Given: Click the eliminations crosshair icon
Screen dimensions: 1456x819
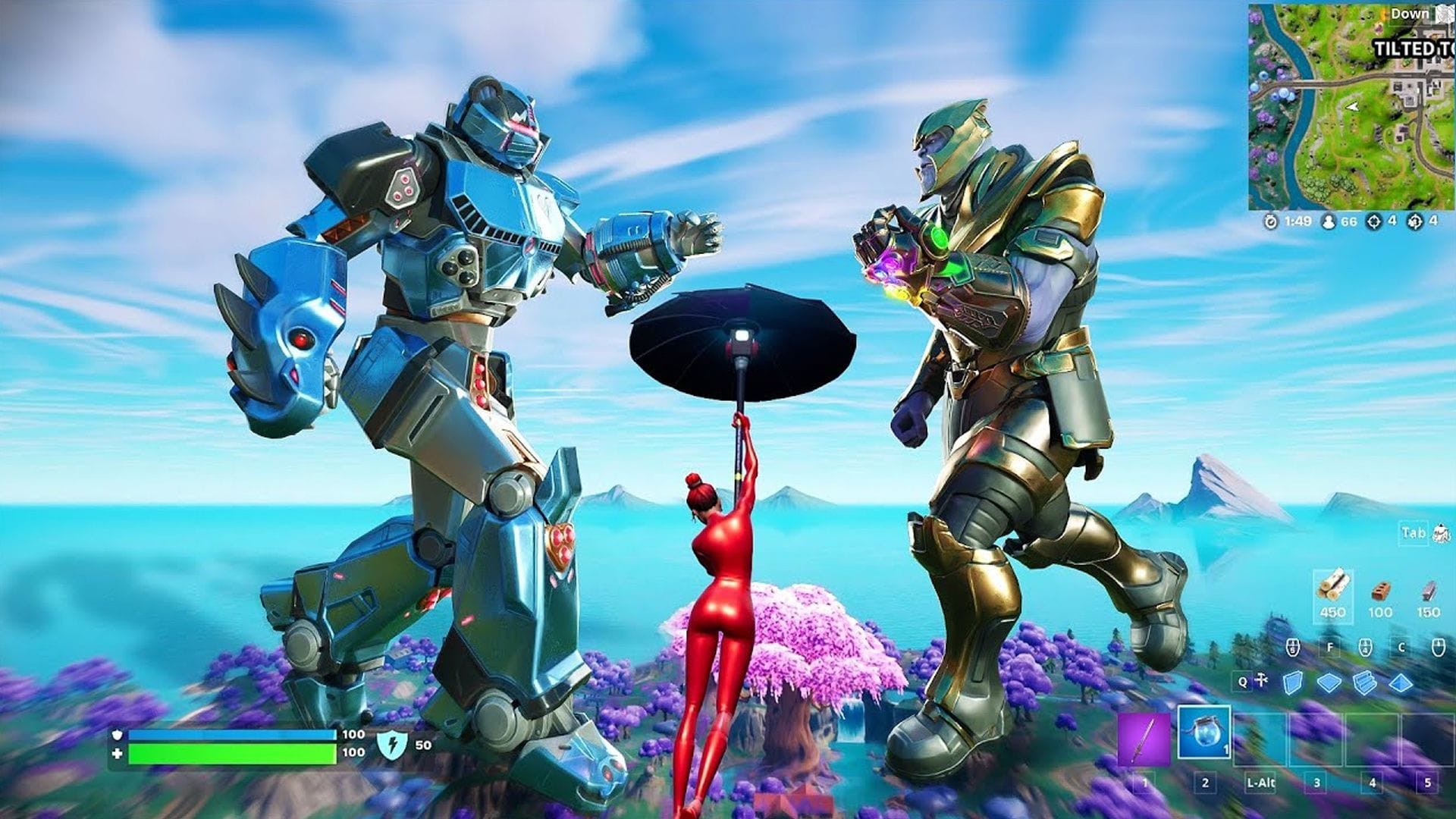Looking at the screenshot, I should 1374,223.
